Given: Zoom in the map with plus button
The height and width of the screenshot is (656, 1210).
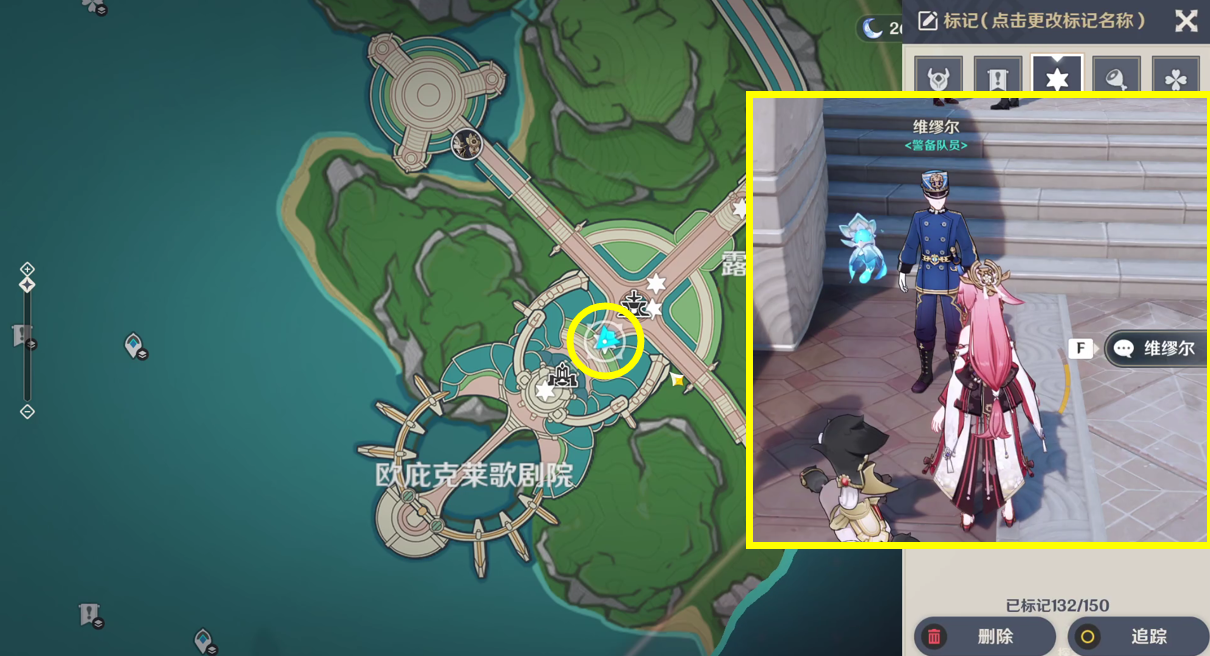Looking at the screenshot, I should pyautogui.click(x=27, y=269).
